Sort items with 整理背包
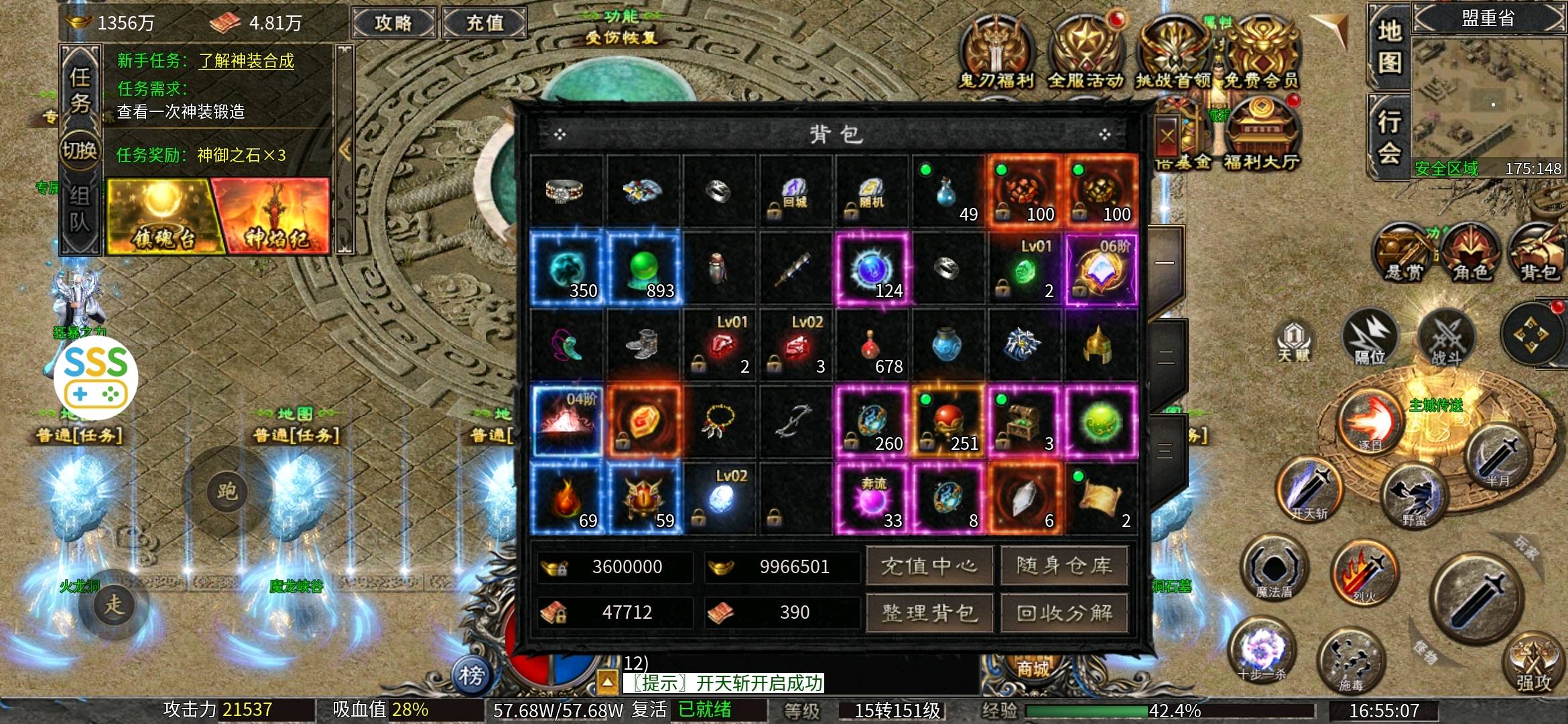 point(929,613)
